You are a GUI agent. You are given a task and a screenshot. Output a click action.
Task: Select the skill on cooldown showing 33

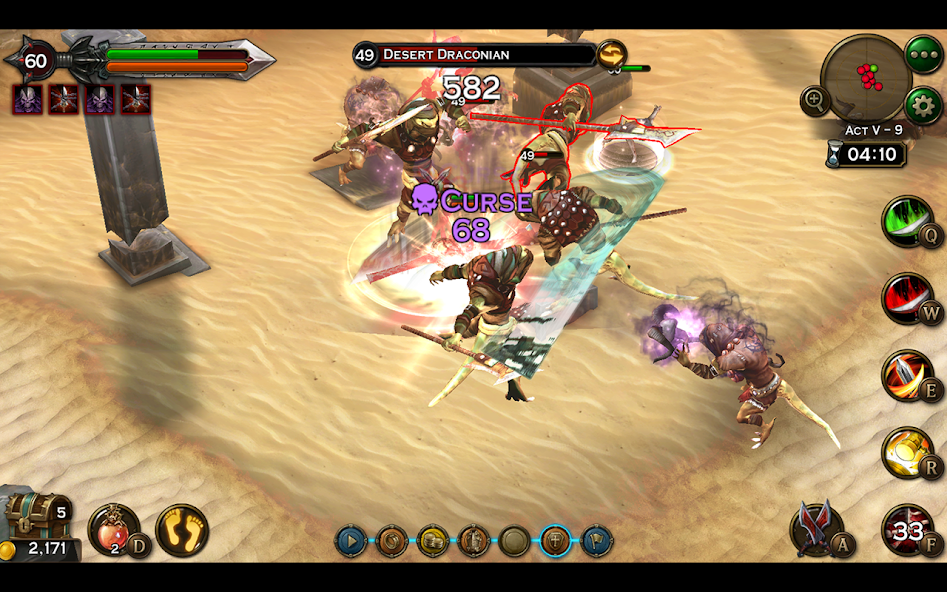click(x=906, y=530)
